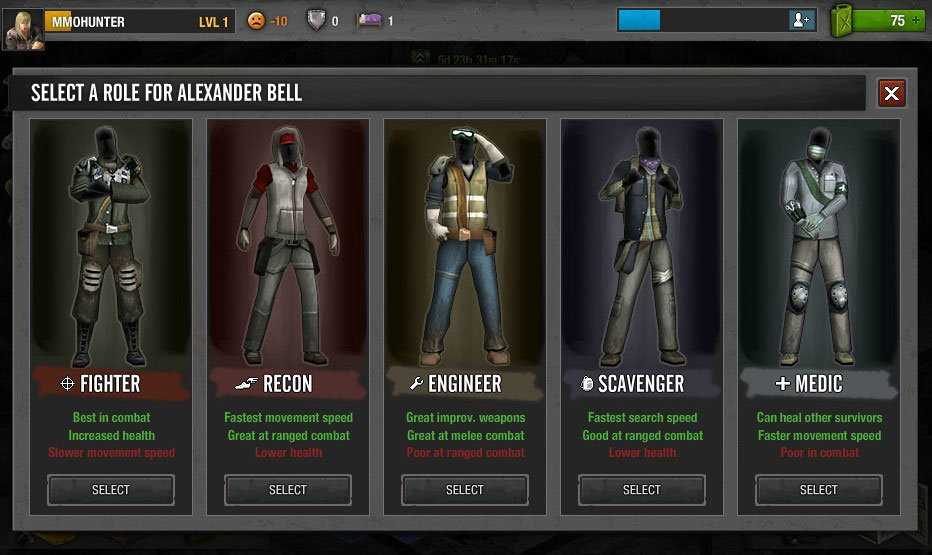Add fuel via the green 75 button
This screenshot has height=555, width=932.
897,20
